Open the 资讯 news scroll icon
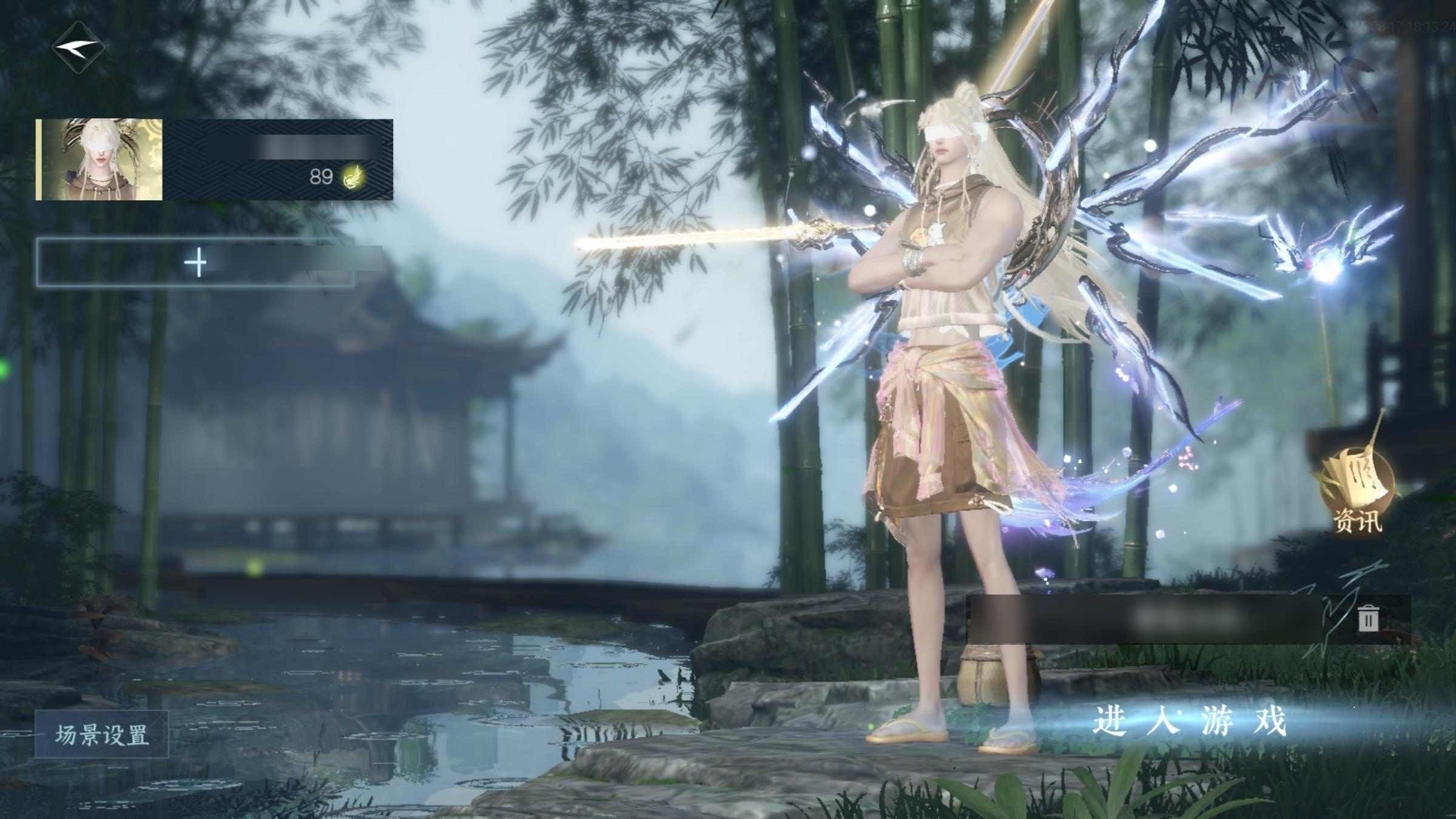Screen dimensions: 1456x819 click(x=1357, y=491)
